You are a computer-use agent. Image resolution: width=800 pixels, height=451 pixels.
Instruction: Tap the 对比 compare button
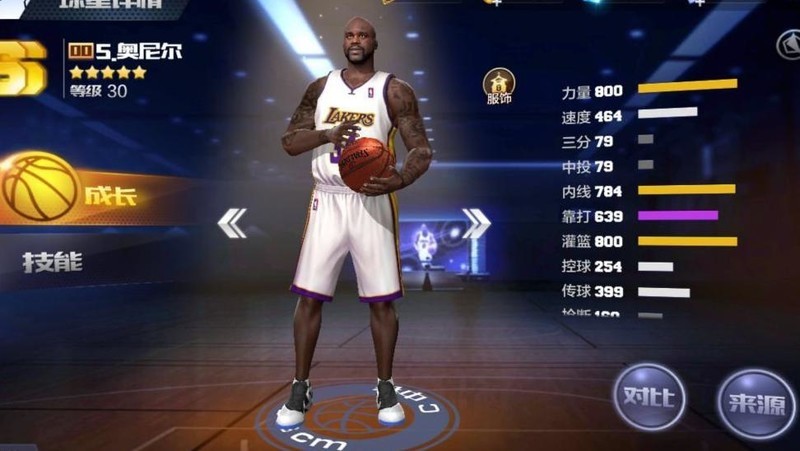[649, 396]
